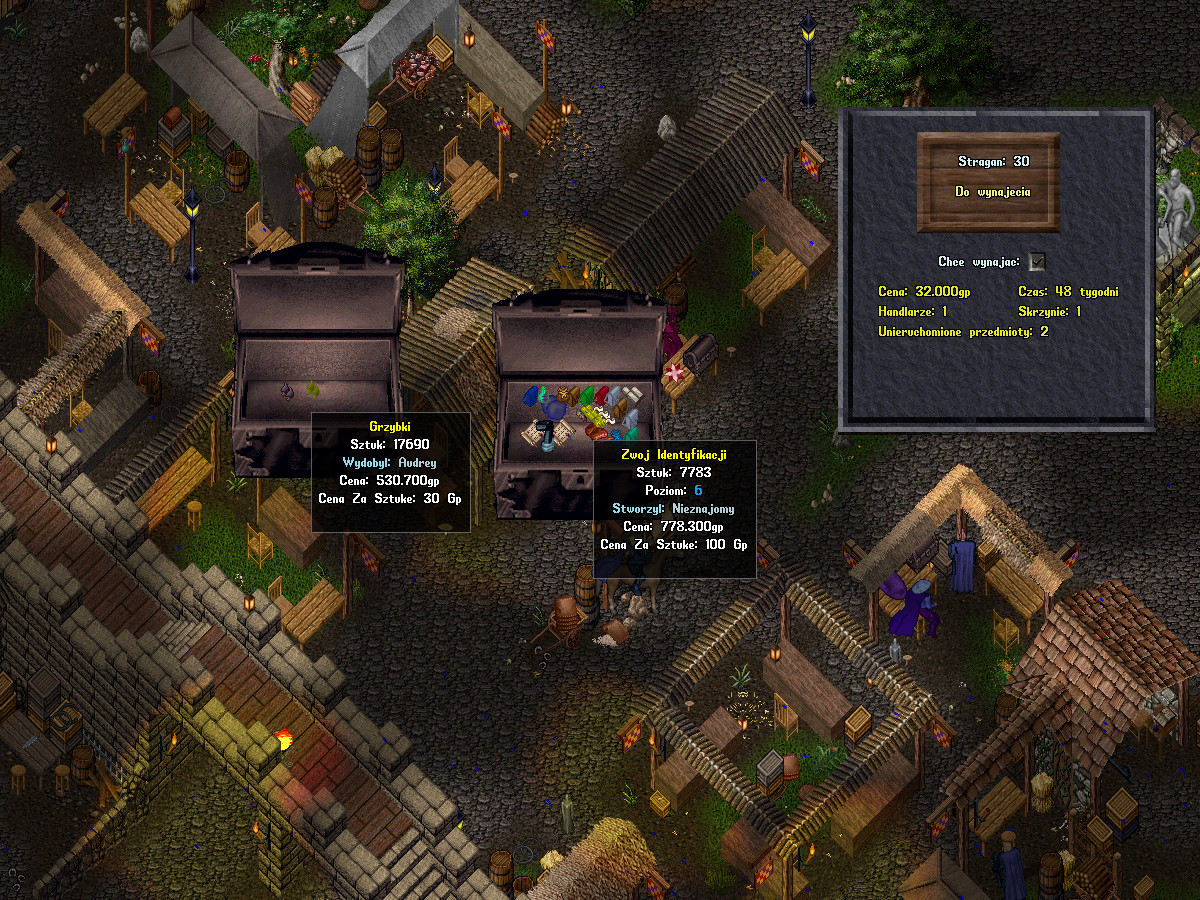This screenshot has height=900, width=1200.
Task: Pick the white bones item
Action: coord(605,415)
